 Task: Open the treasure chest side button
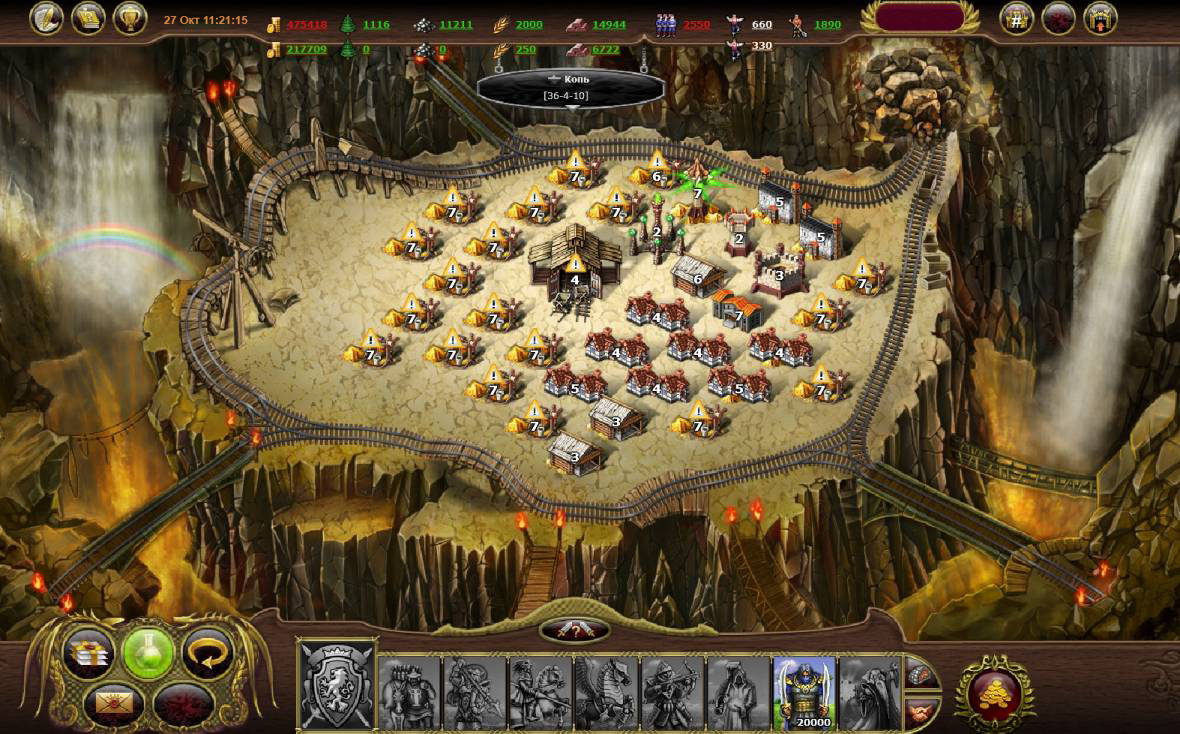point(921,675)
